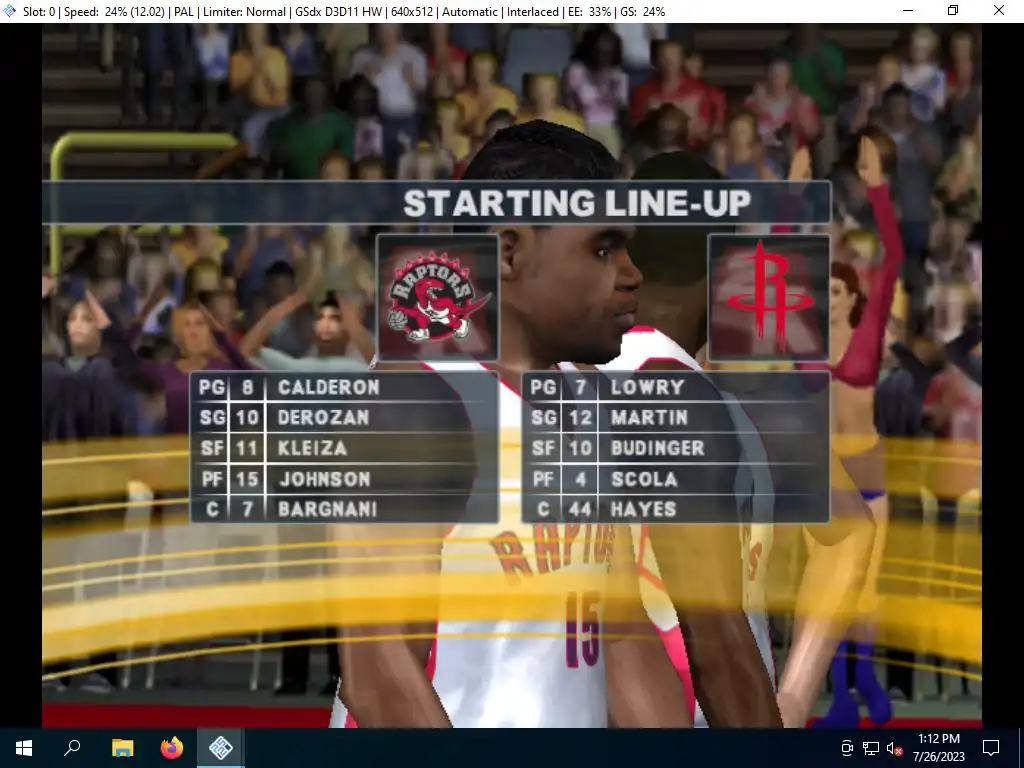Viewport: 1024px width, 768px height.
Task: Click Hayes's center row
Action: [644, 509]
